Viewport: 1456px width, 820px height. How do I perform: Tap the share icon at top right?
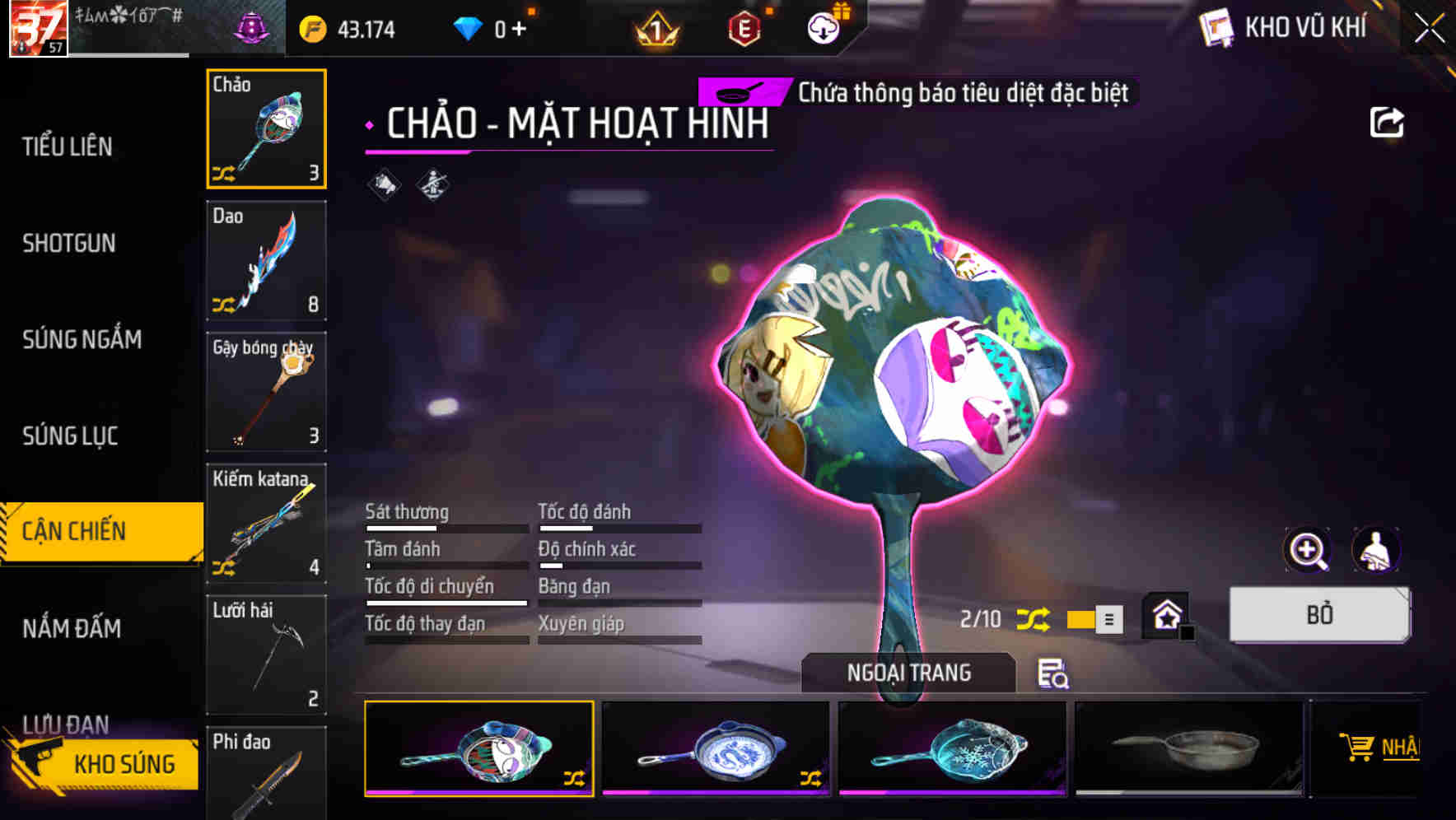tap(1388, 121)
